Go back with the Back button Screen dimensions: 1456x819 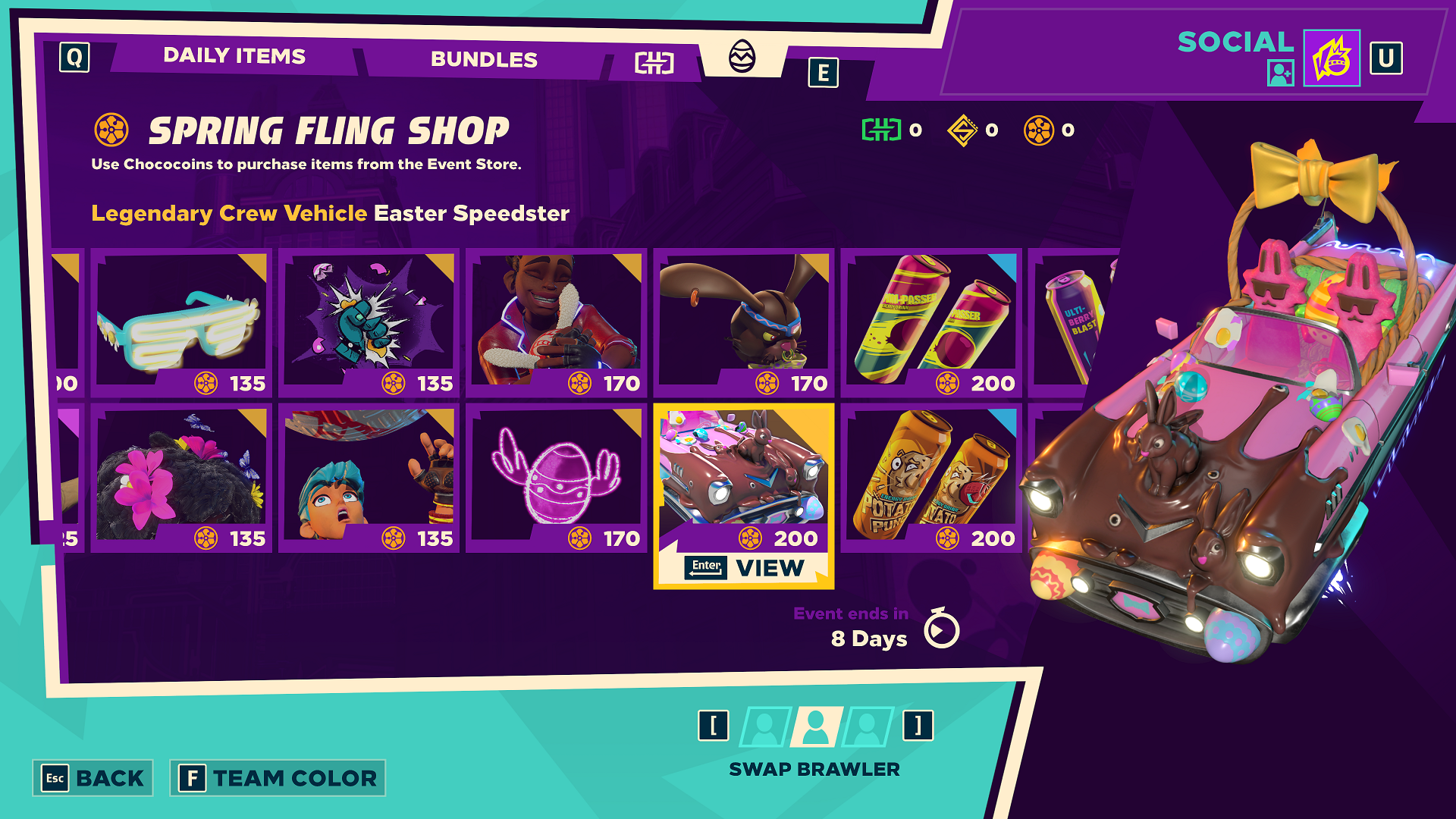click(93, 778)
